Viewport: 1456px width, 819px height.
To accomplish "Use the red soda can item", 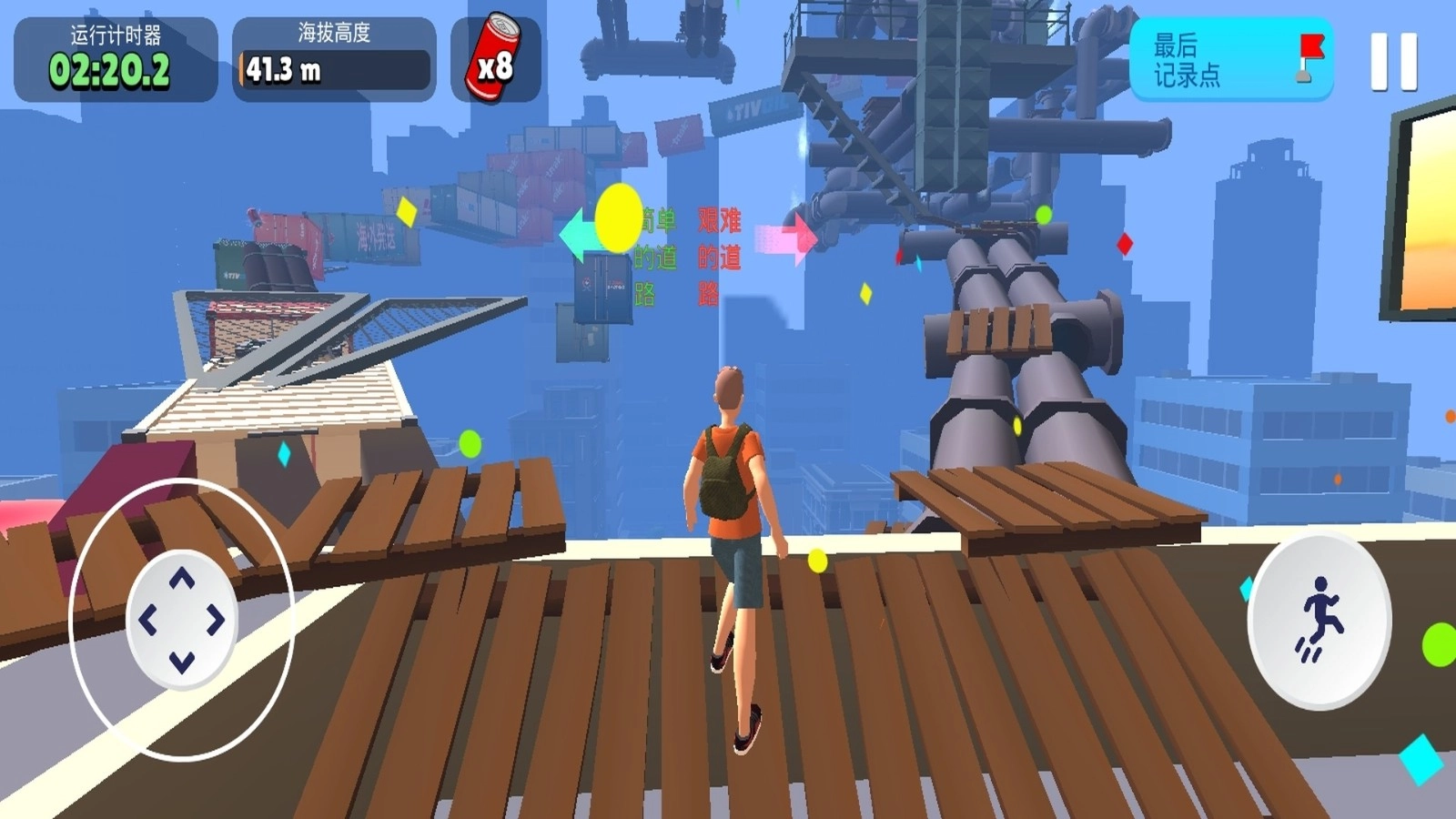I will point(495,59).
